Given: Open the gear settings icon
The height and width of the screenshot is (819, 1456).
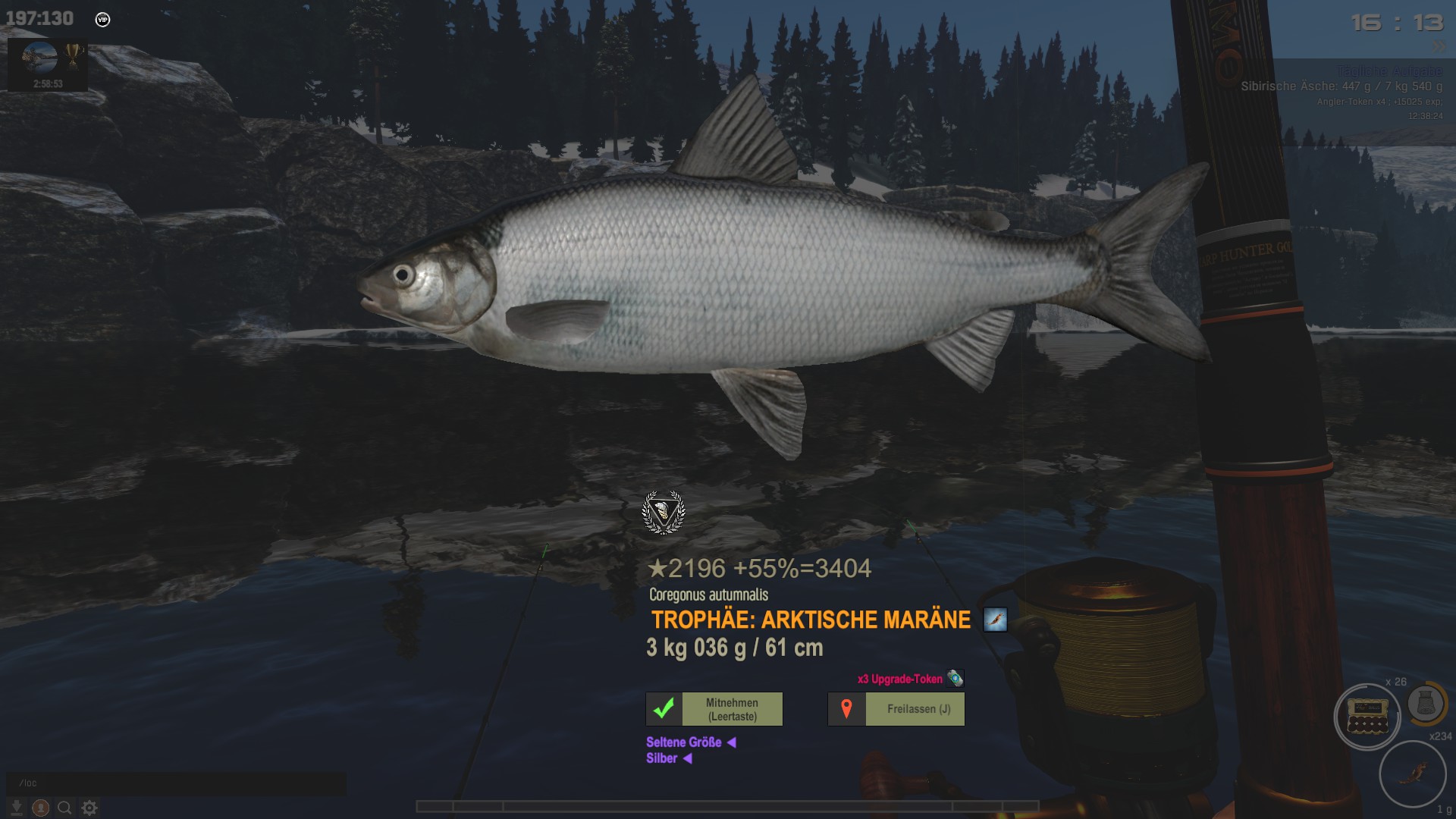Looking at the screenshot, I should [x=89, y=808].
